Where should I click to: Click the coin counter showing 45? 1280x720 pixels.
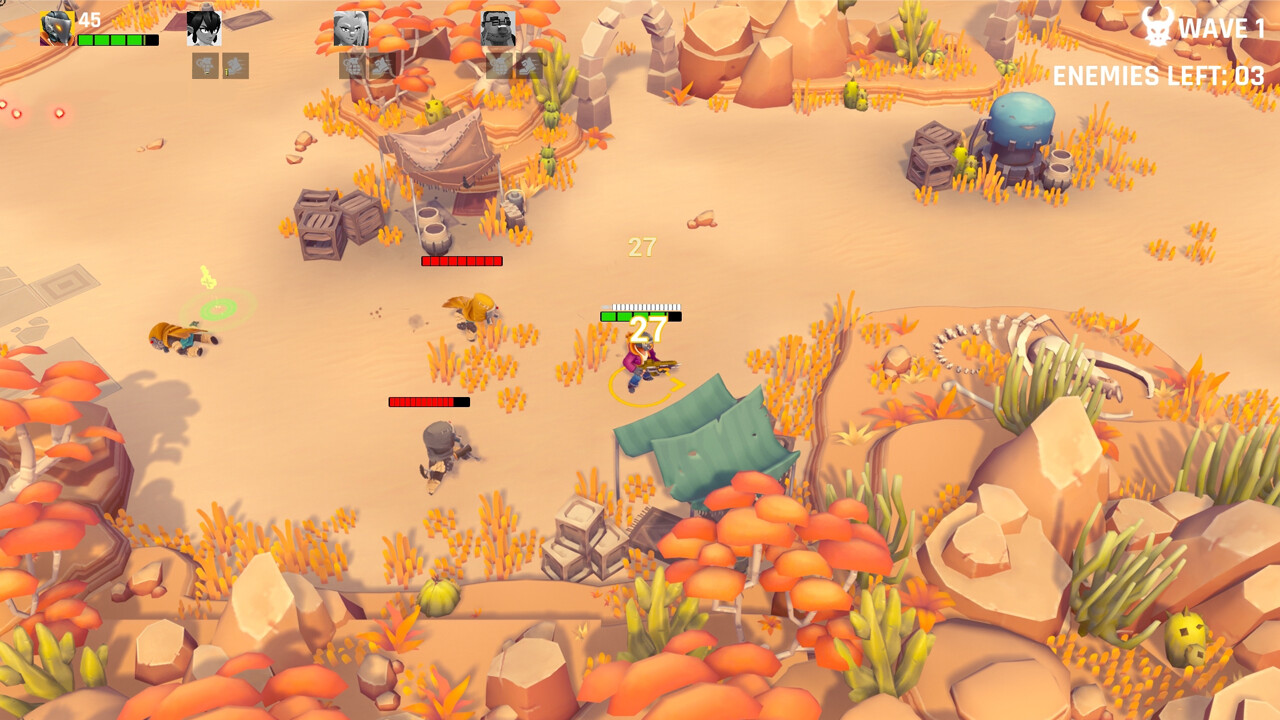pos(90,18)
